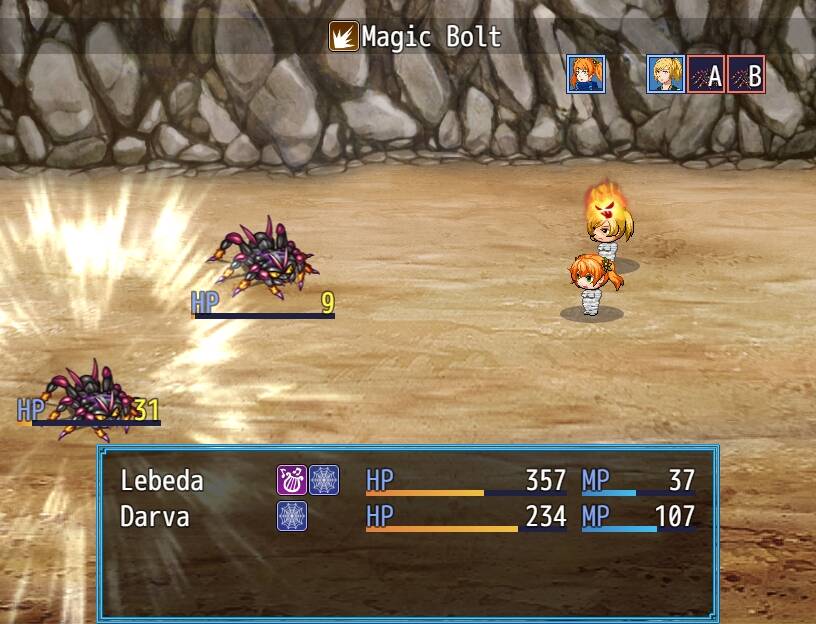Inspect Lebeda's purple harp status icon
Screen dimensions: 816x624
point(292,480)
